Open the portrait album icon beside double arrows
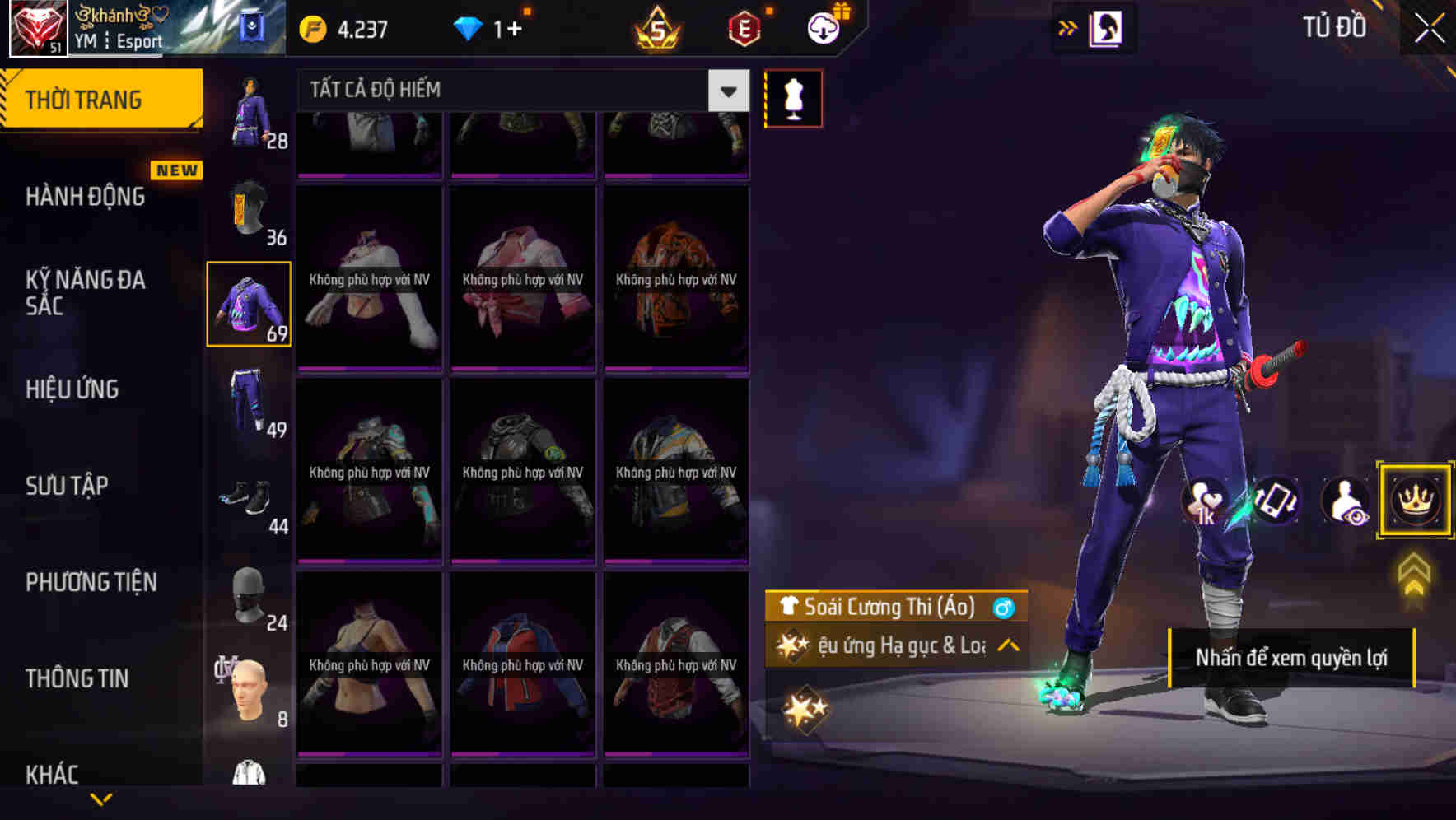The image size is (1456, 820). [x=1106, y=26]
